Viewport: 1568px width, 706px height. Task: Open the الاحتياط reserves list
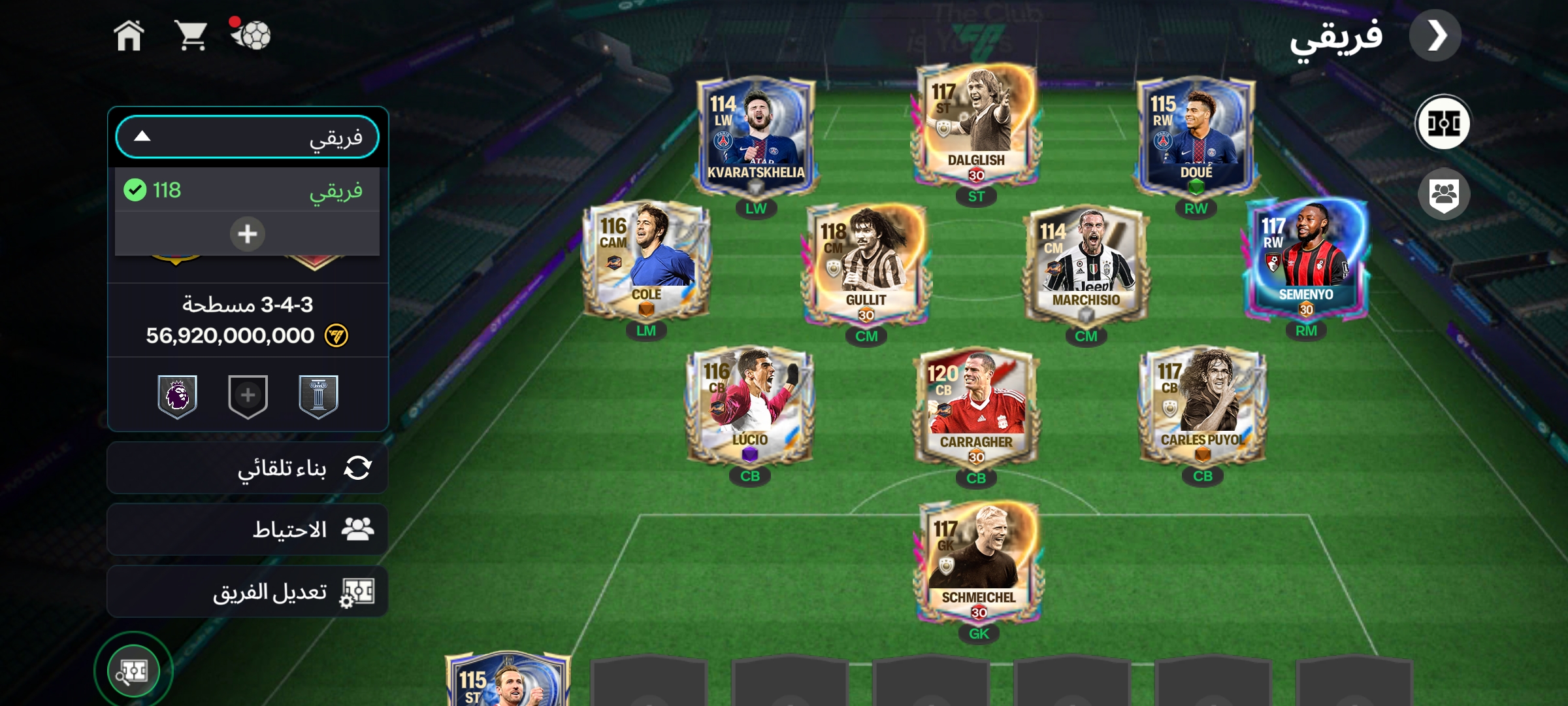247,529
